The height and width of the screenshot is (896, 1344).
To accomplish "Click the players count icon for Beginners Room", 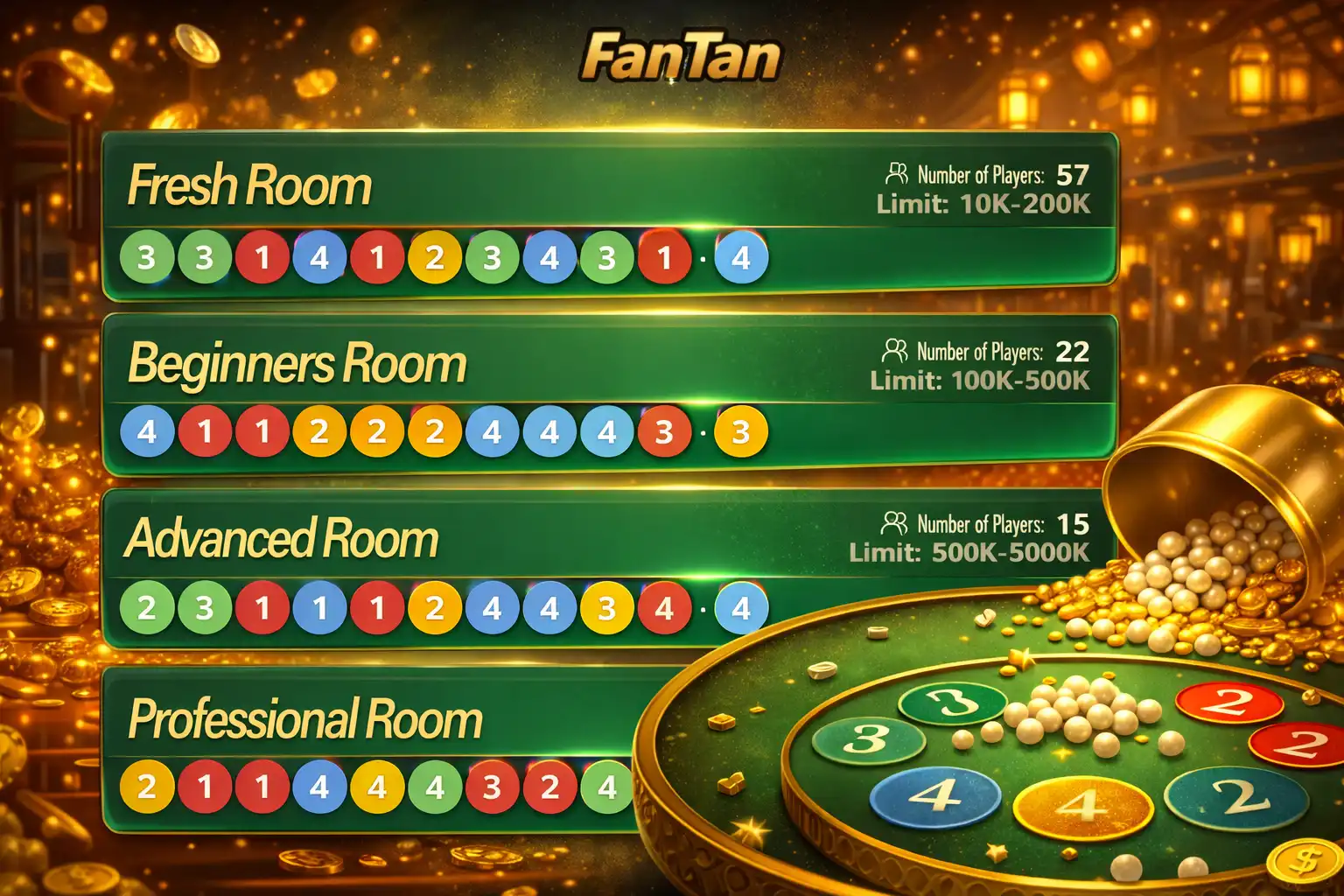I will 895,352.
